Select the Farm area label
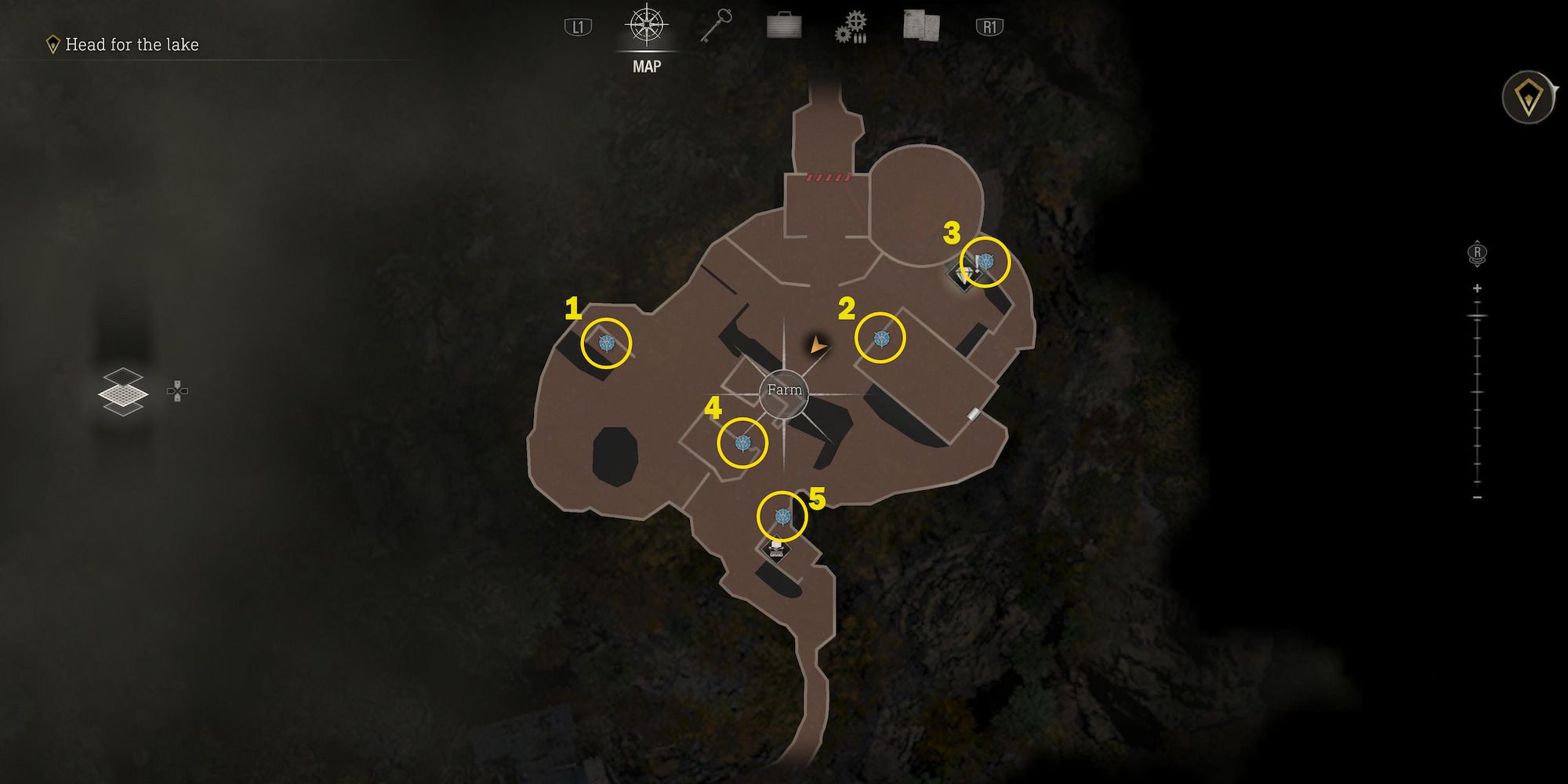The width and height of the screenshot is (1568, 784). pyautogui.click(x=784, y=390)
